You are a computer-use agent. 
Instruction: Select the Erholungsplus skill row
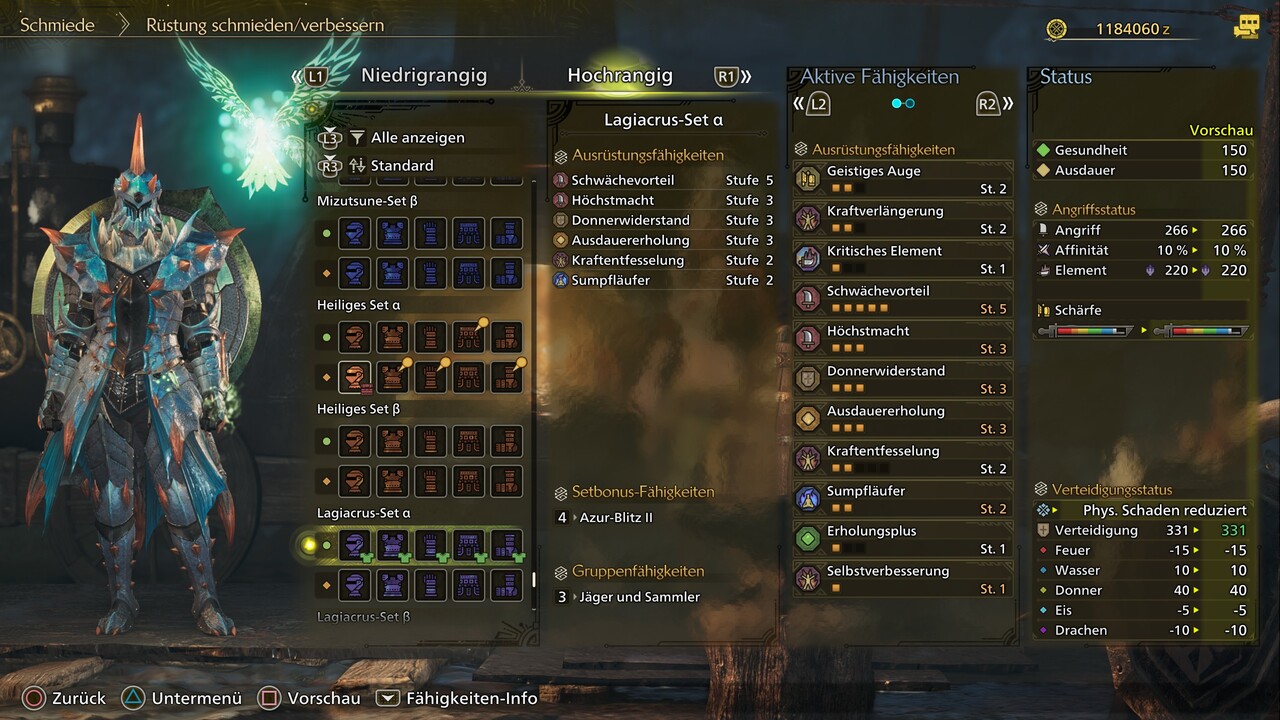click(903, 540)
